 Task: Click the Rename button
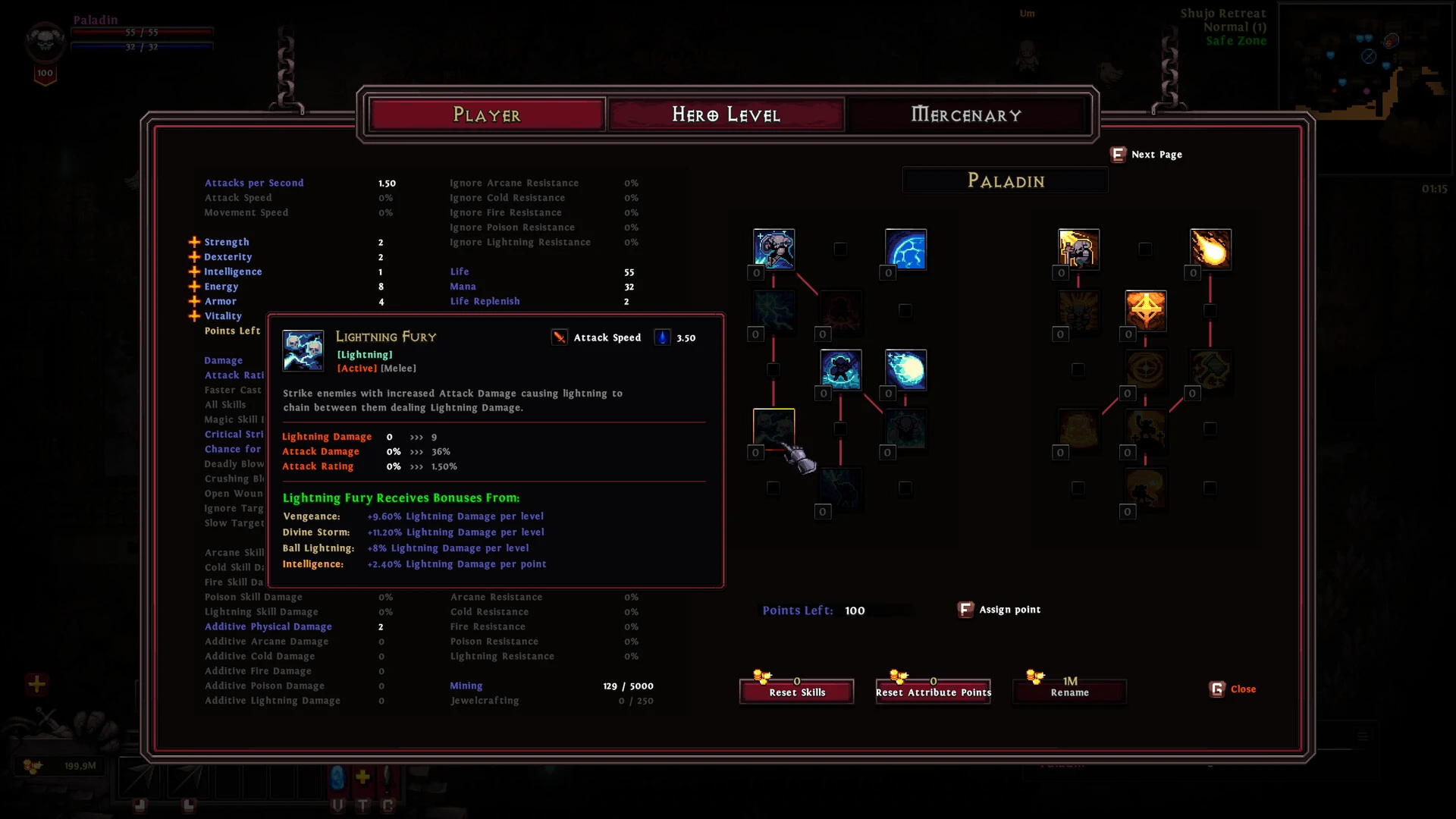point(1069,692)
